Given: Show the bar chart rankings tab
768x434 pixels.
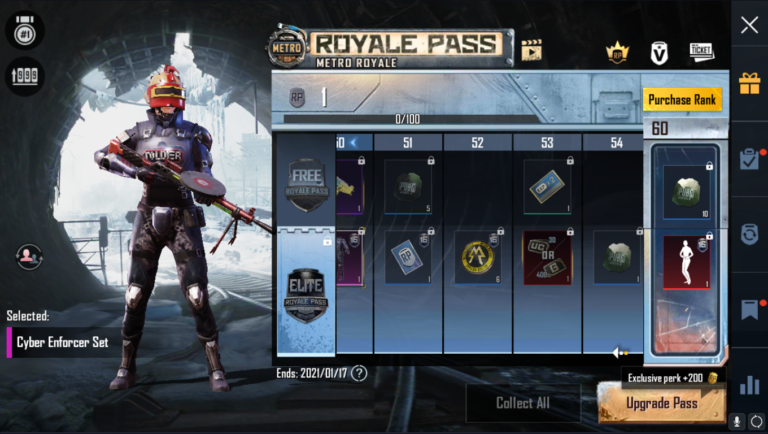Looking at the screenshot, I should tap(749, 385).
